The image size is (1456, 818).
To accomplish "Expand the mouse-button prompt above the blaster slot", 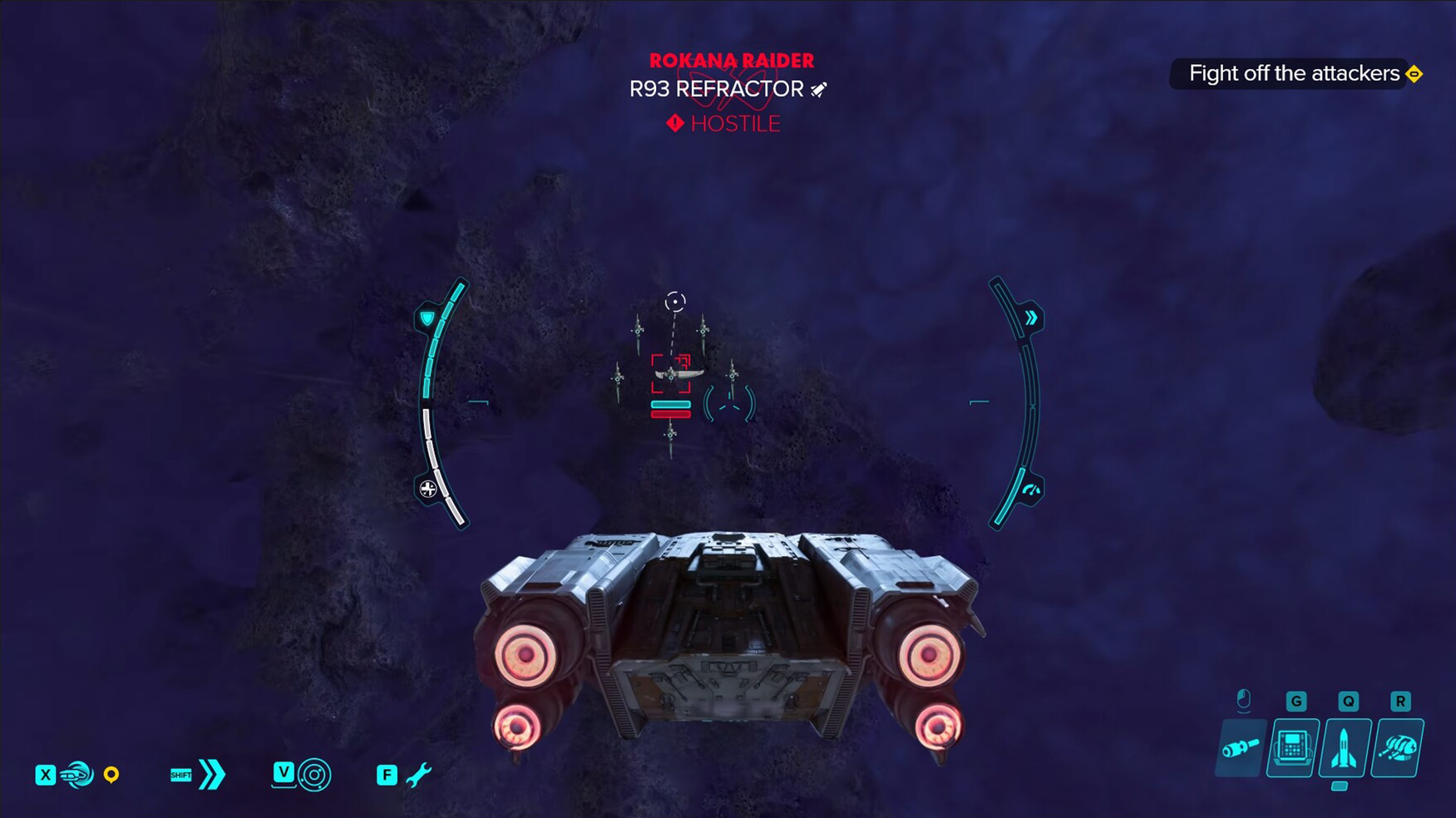I will tap(1244, 701).
